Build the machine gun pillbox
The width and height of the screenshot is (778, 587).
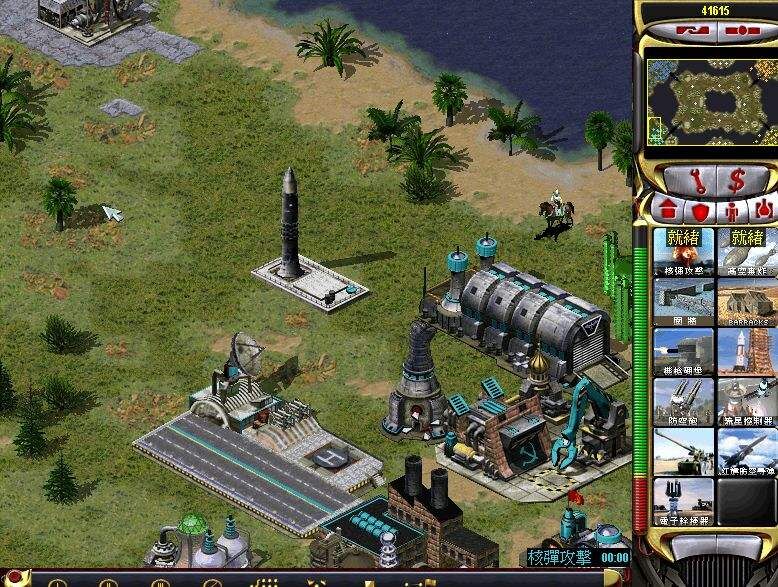coord(683,351)
